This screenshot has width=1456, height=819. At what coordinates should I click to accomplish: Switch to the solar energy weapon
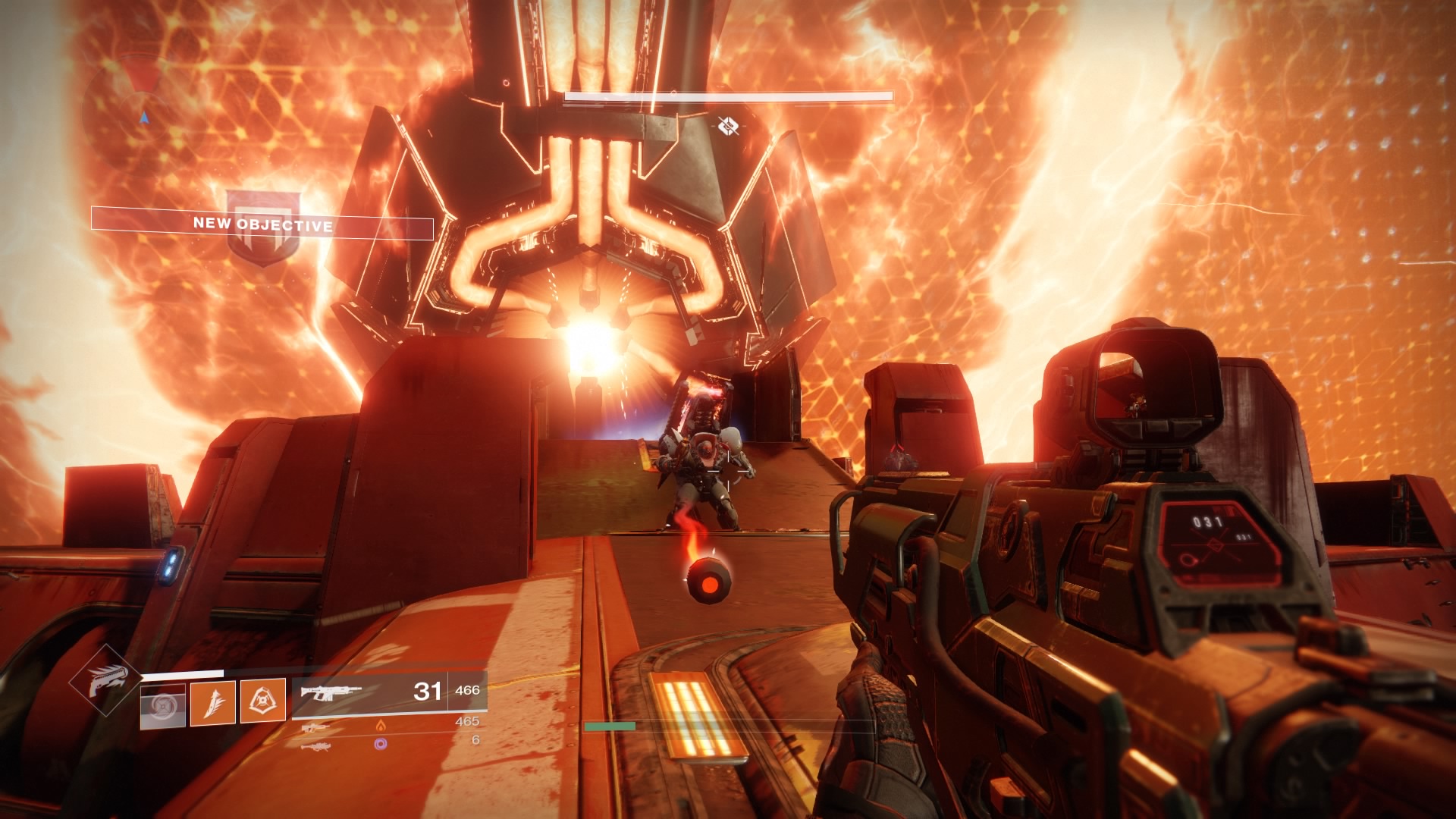[x=315, y=728]
